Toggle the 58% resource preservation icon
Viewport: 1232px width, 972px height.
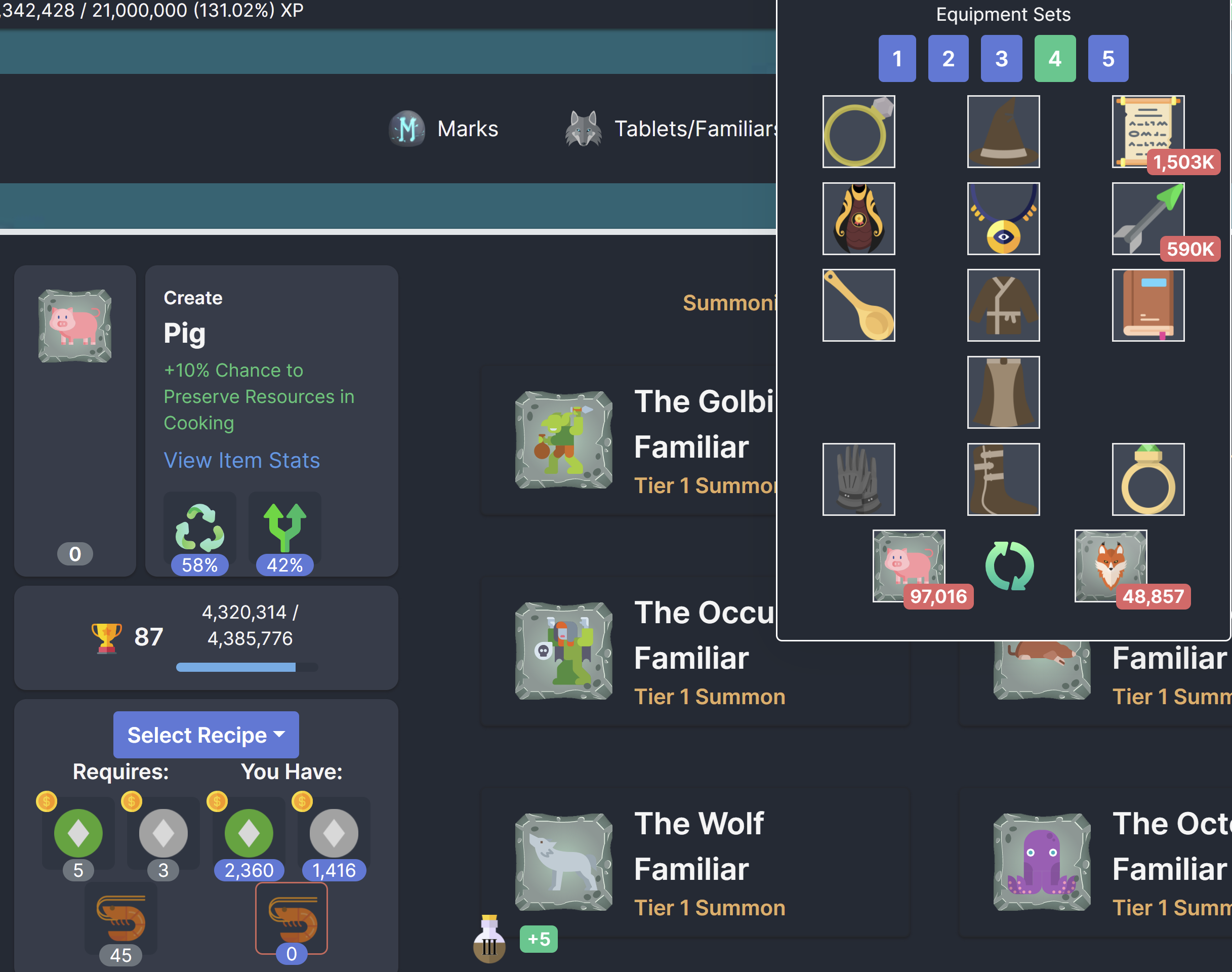(x=199, y=529)
